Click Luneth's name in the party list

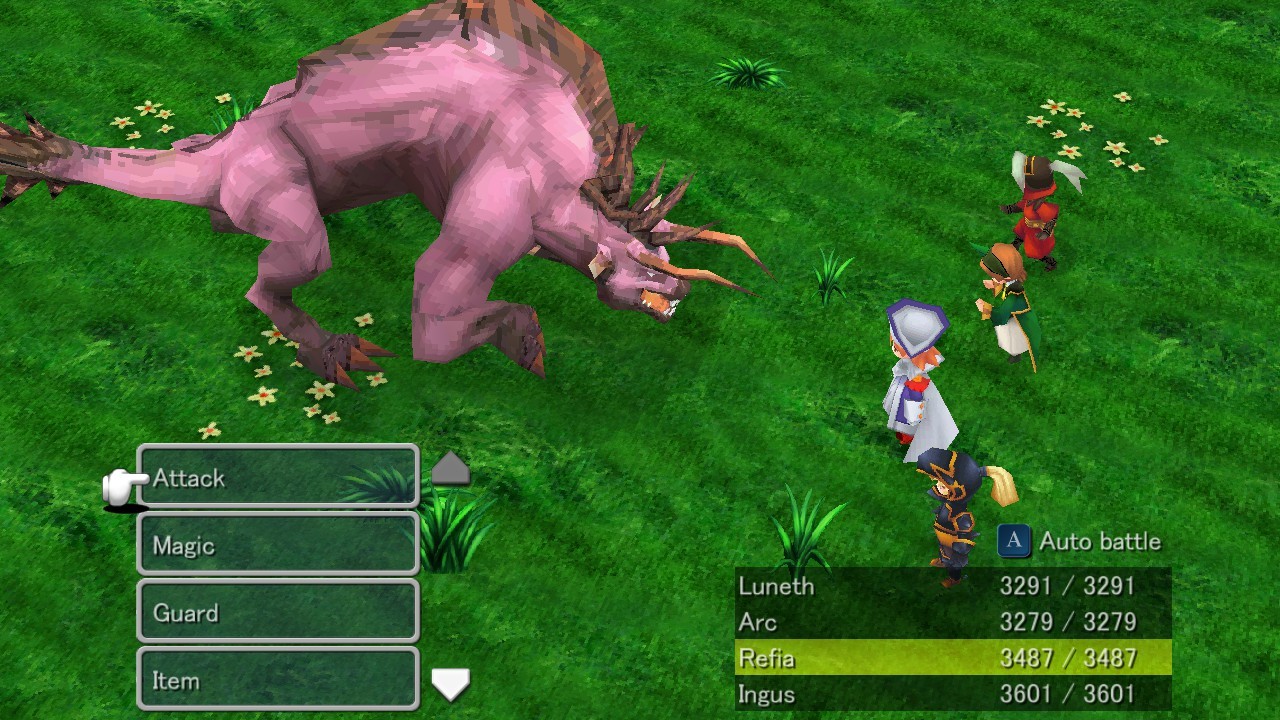[x=775, y=586]
